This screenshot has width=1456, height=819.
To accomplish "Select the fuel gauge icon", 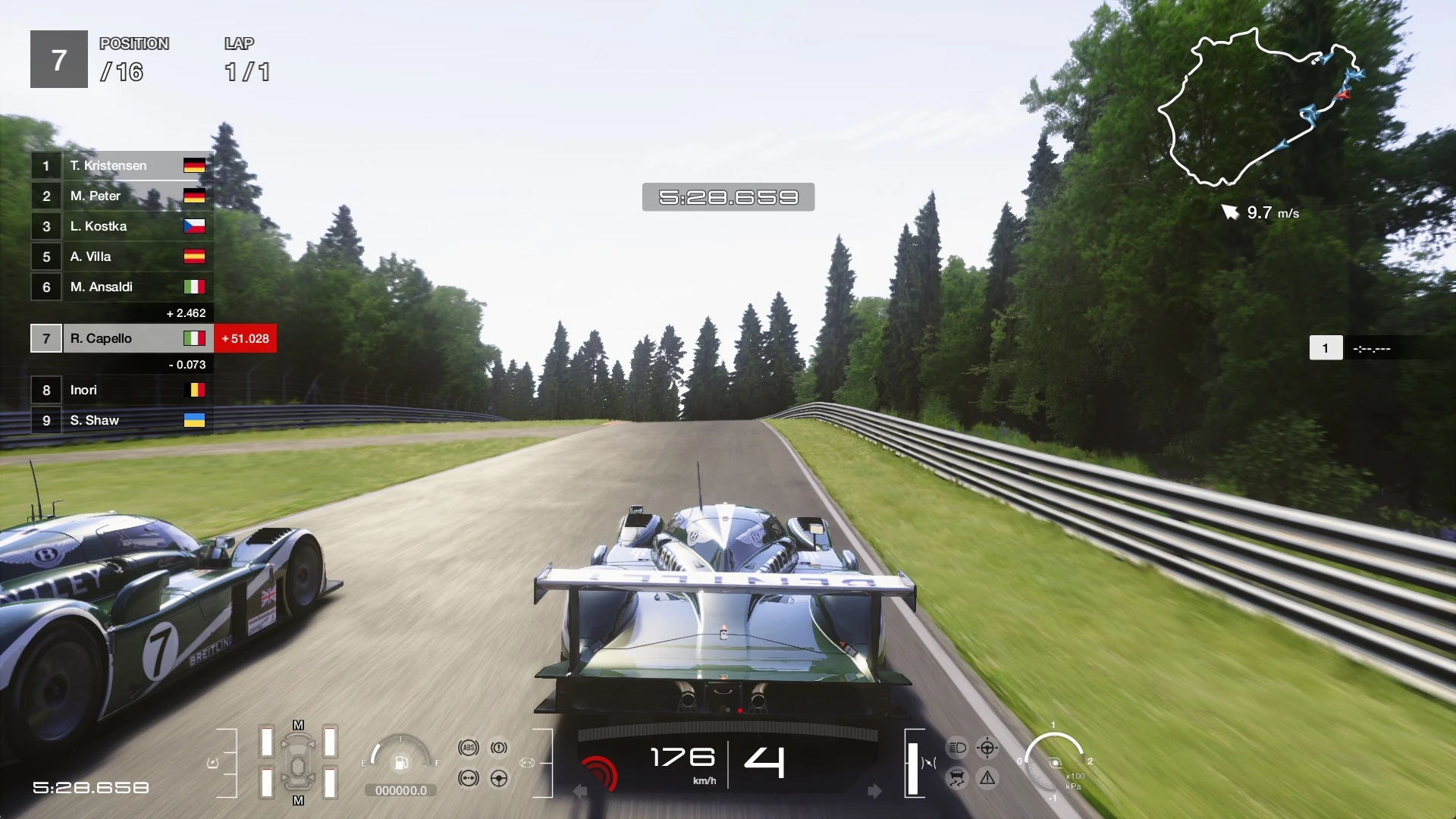I will (x=400, y=764).
